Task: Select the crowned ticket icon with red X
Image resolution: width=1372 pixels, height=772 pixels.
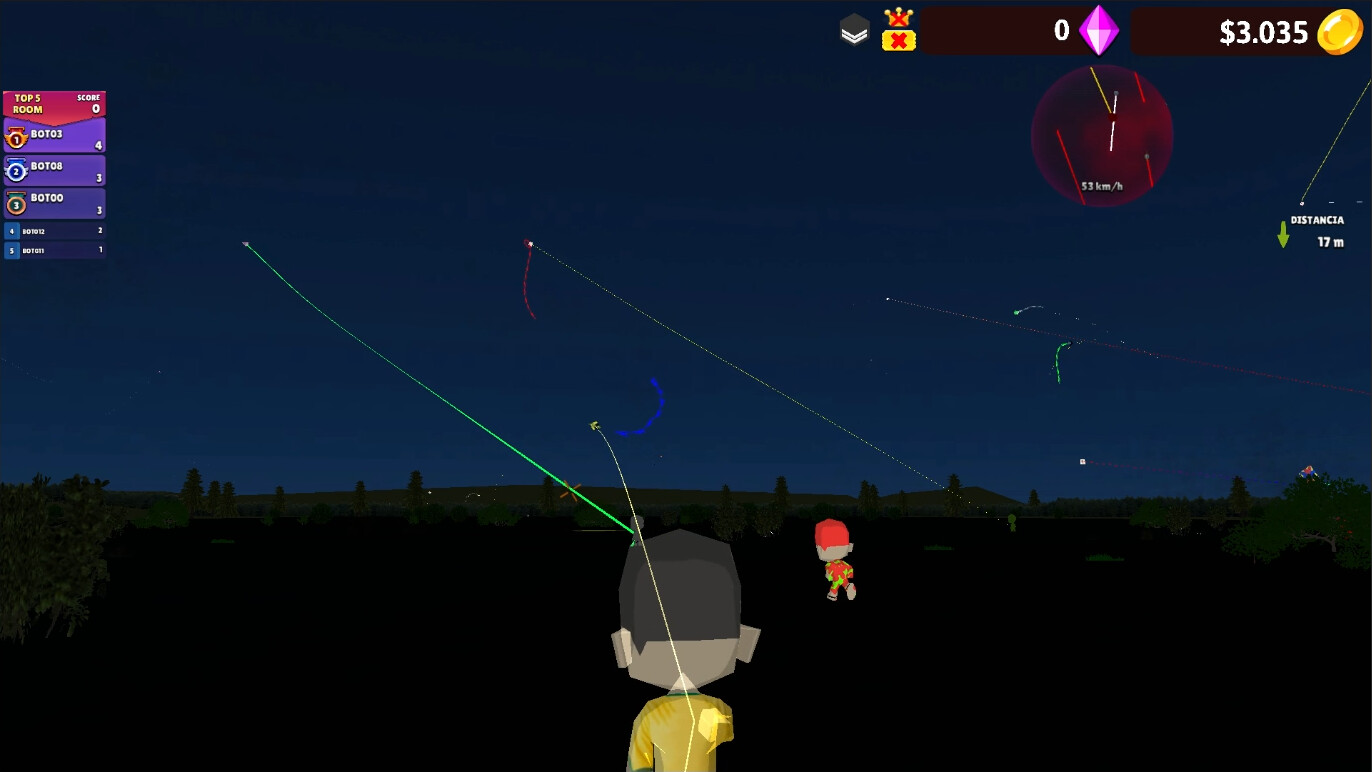Action: tap(897, 31)
